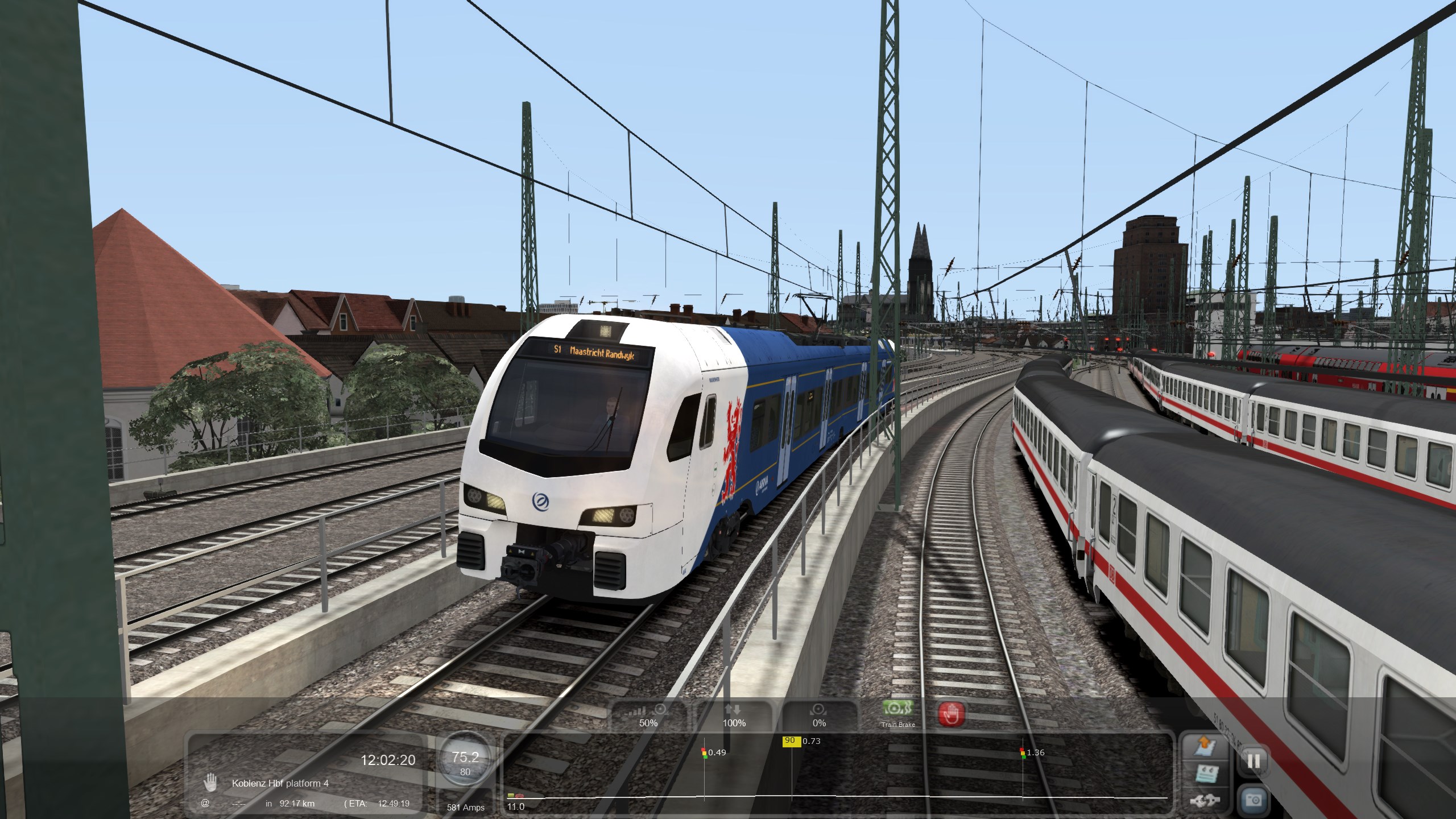The image size is (1456, 819).
Task: Open the assignment notes icon
Action: [x=1205, y=775]
